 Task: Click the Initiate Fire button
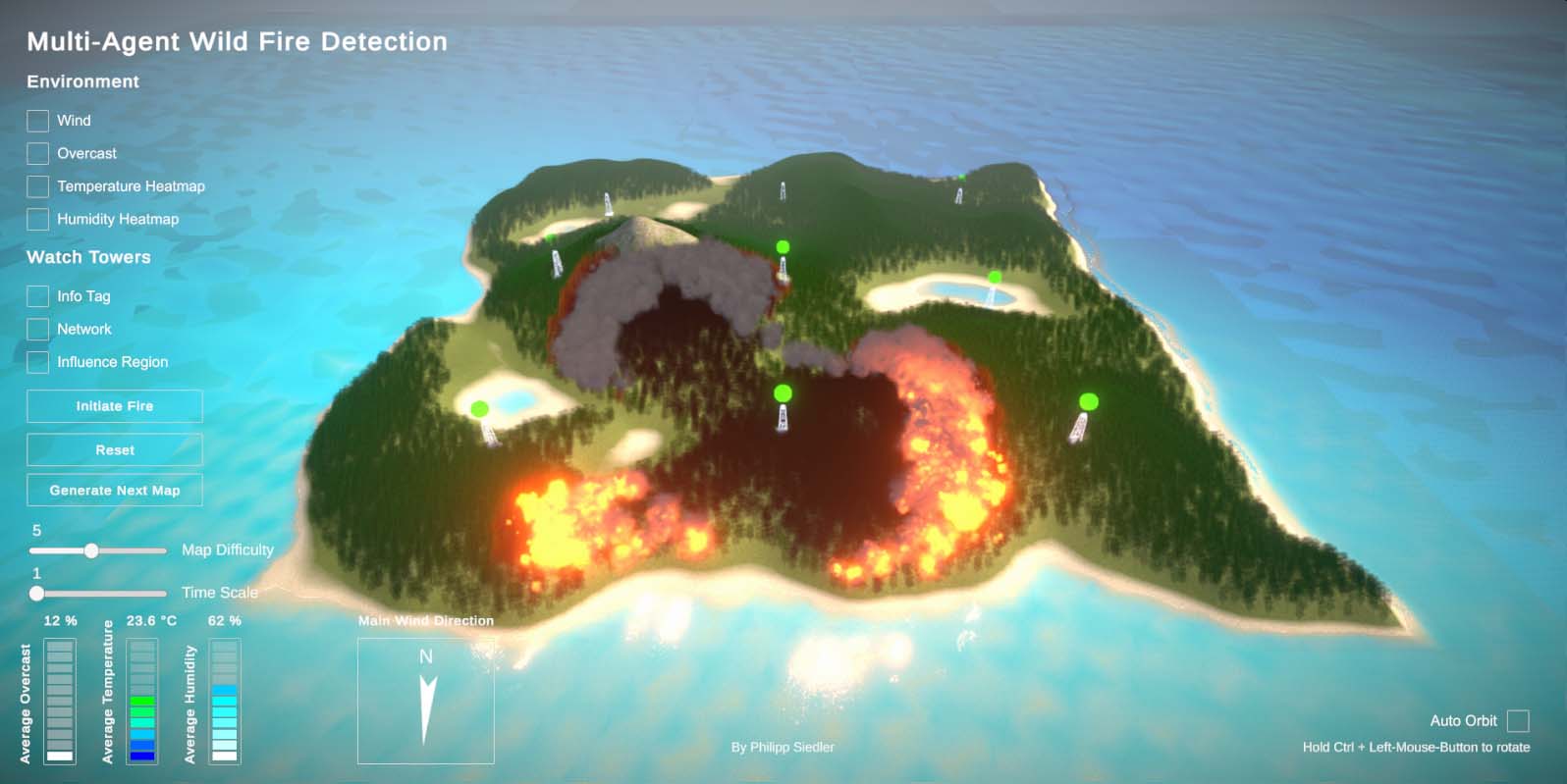[x=115, y=406]
